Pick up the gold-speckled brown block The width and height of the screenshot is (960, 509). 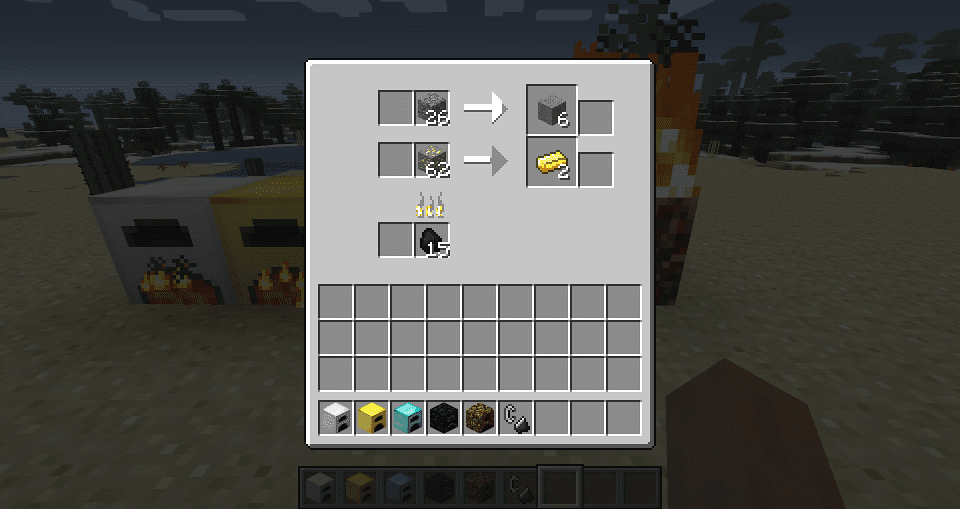(x=480, y=417)
